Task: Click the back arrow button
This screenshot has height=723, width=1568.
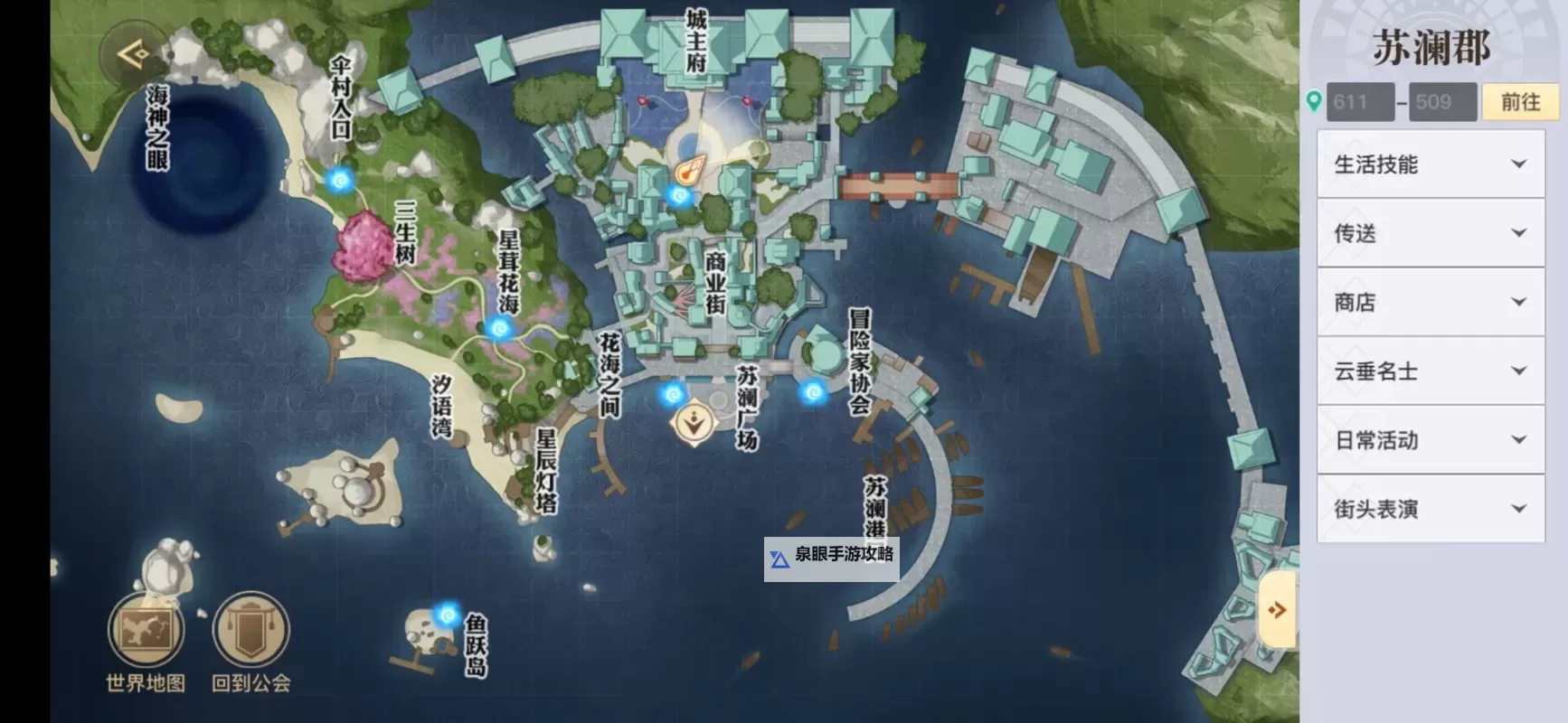Action: (134, 54)
